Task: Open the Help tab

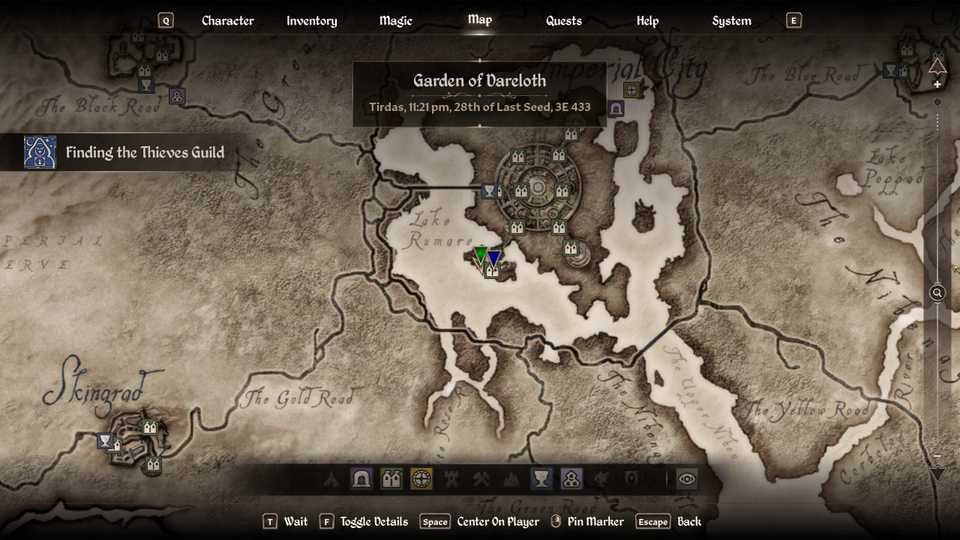Action: point(648,21)
